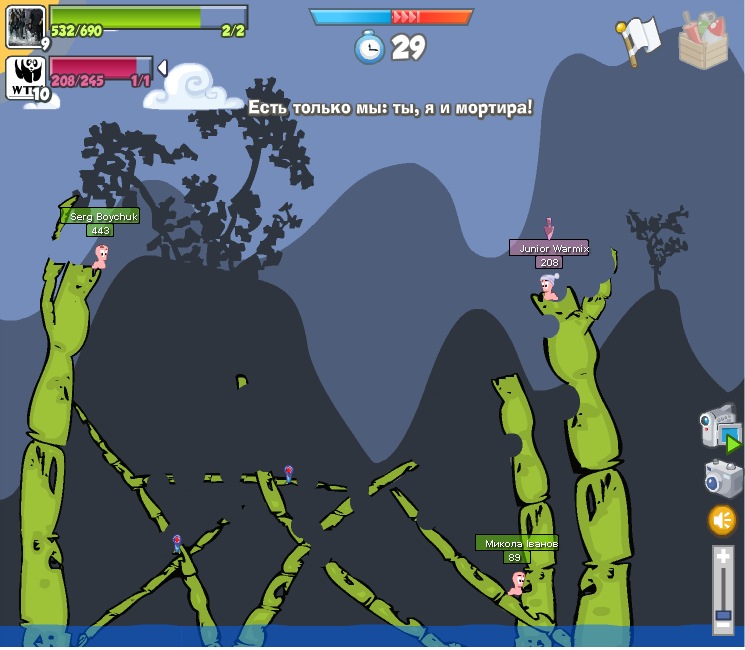Start video recording with the camcorder icon
745x650 pixels.
click(x=720, y=428)
